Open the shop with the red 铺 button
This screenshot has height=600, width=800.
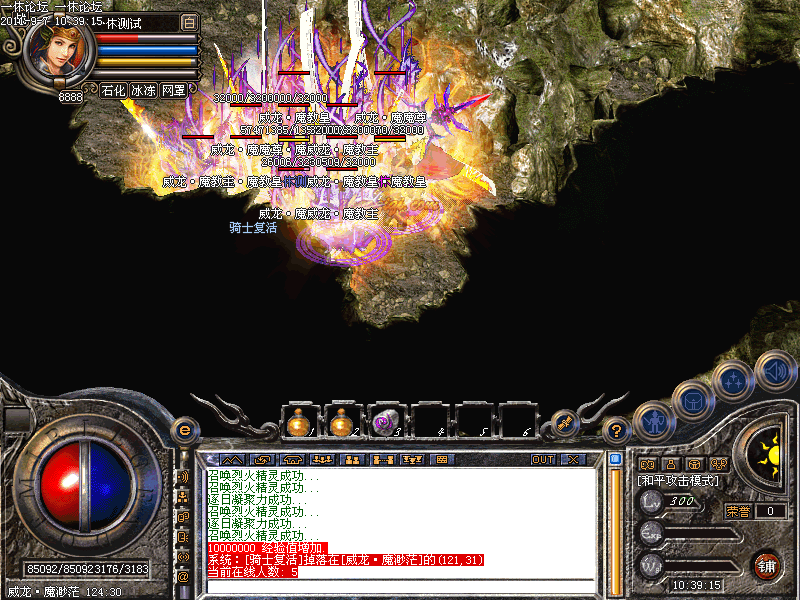click(x=765, y=565)
